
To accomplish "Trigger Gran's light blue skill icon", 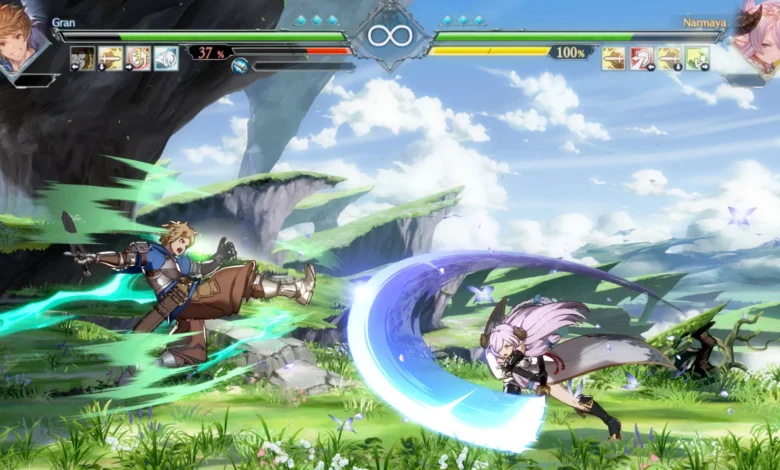I will point(166,58).
